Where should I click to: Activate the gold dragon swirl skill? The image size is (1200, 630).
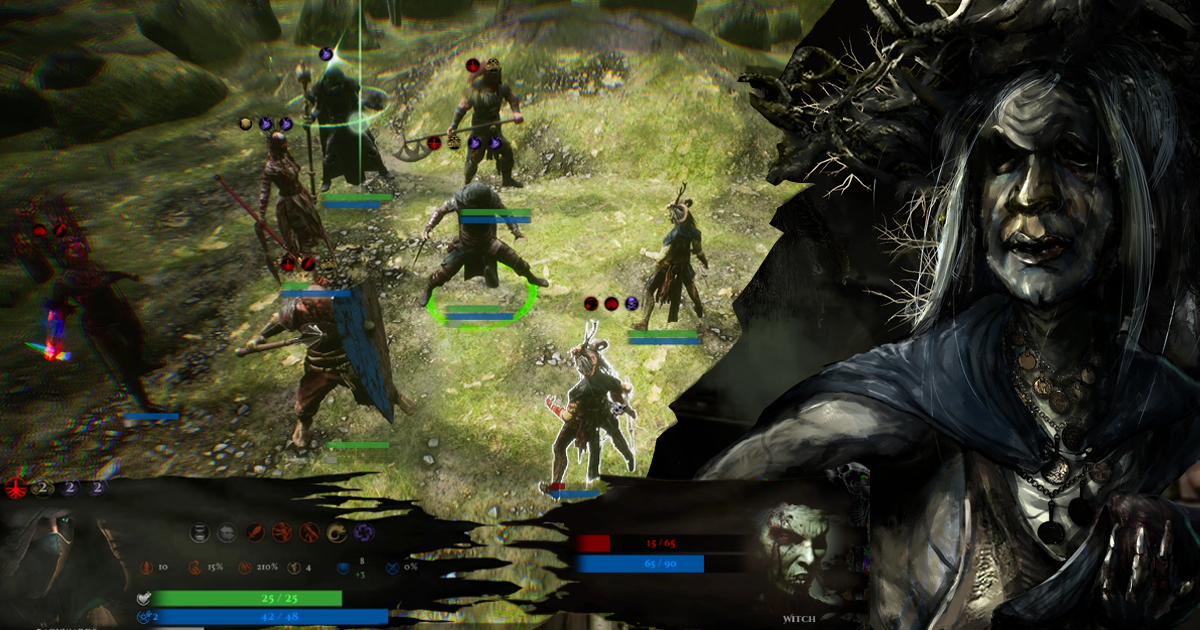pos(338,533)
